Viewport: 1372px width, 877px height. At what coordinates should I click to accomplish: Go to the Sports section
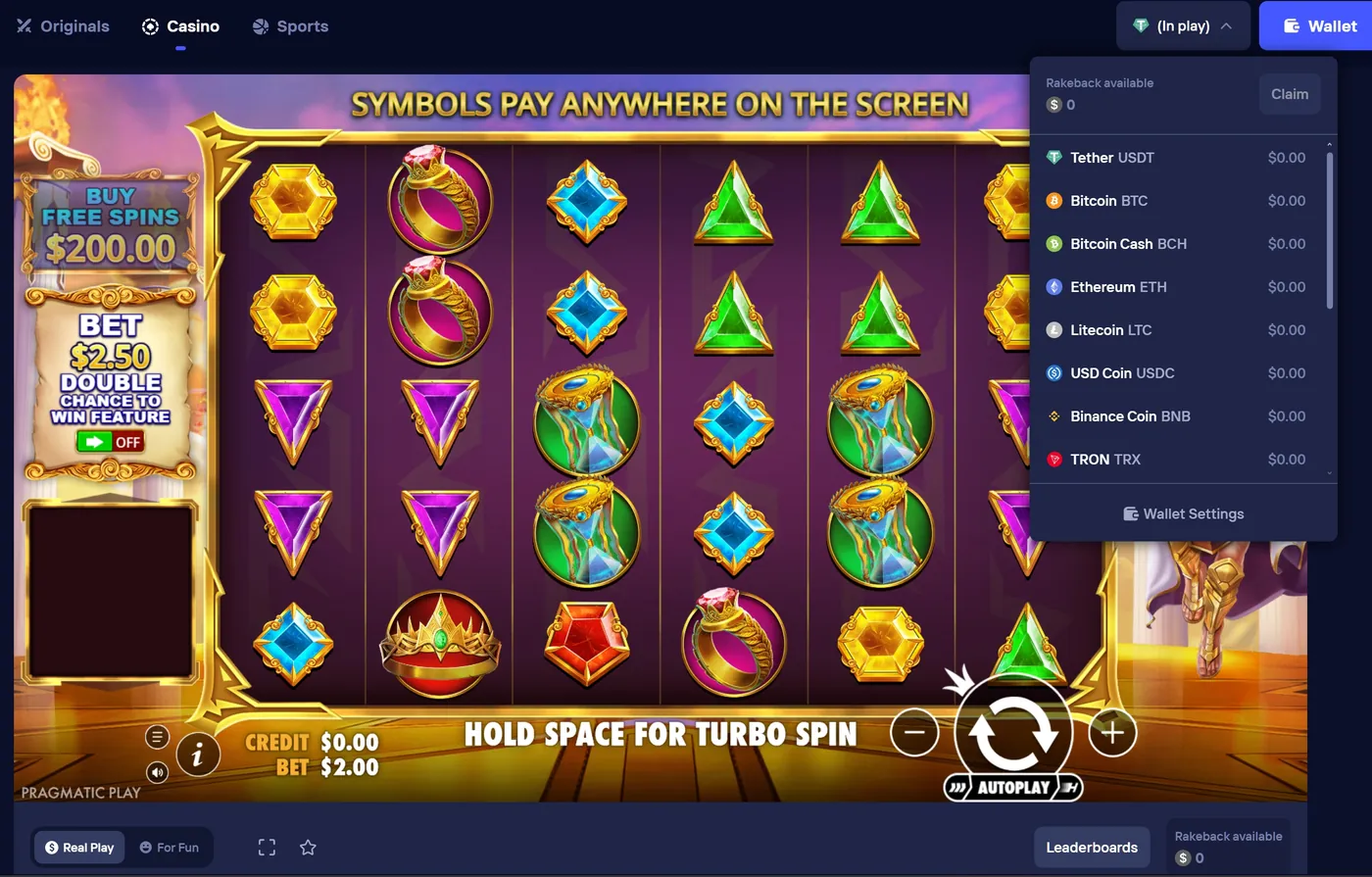coord(290,25)
